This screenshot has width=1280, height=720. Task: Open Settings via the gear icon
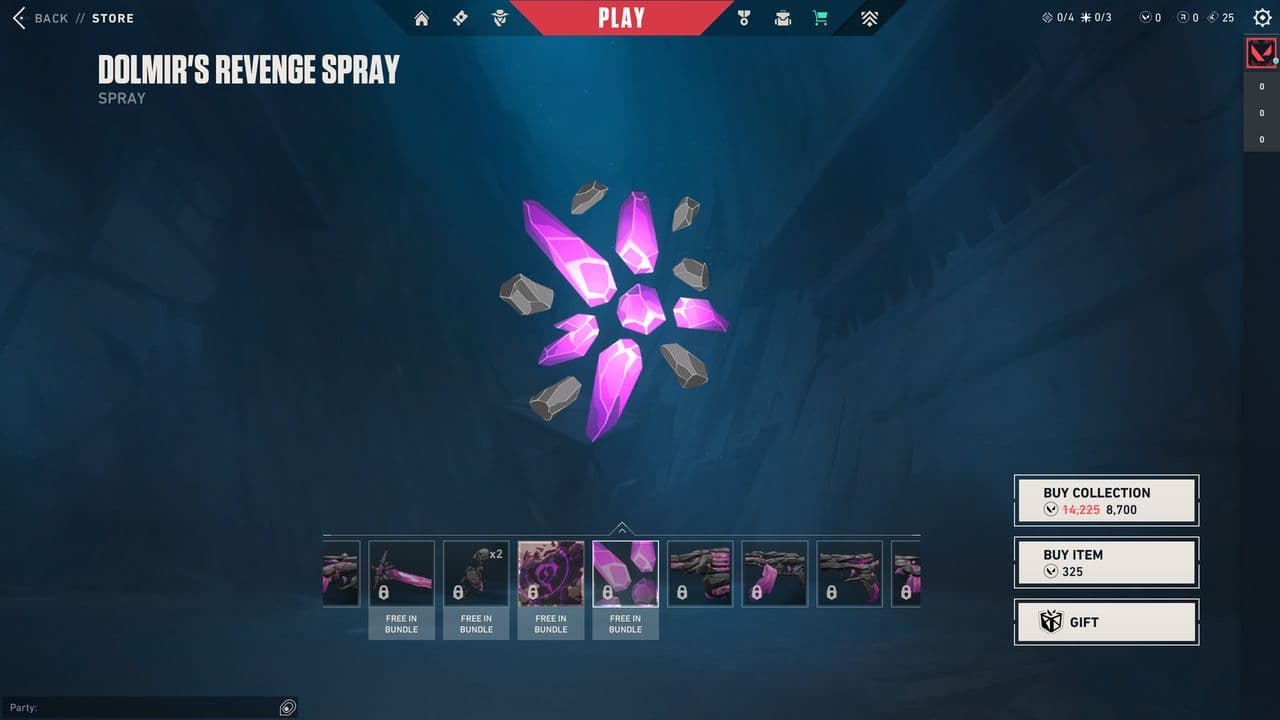click(1262, 17)
